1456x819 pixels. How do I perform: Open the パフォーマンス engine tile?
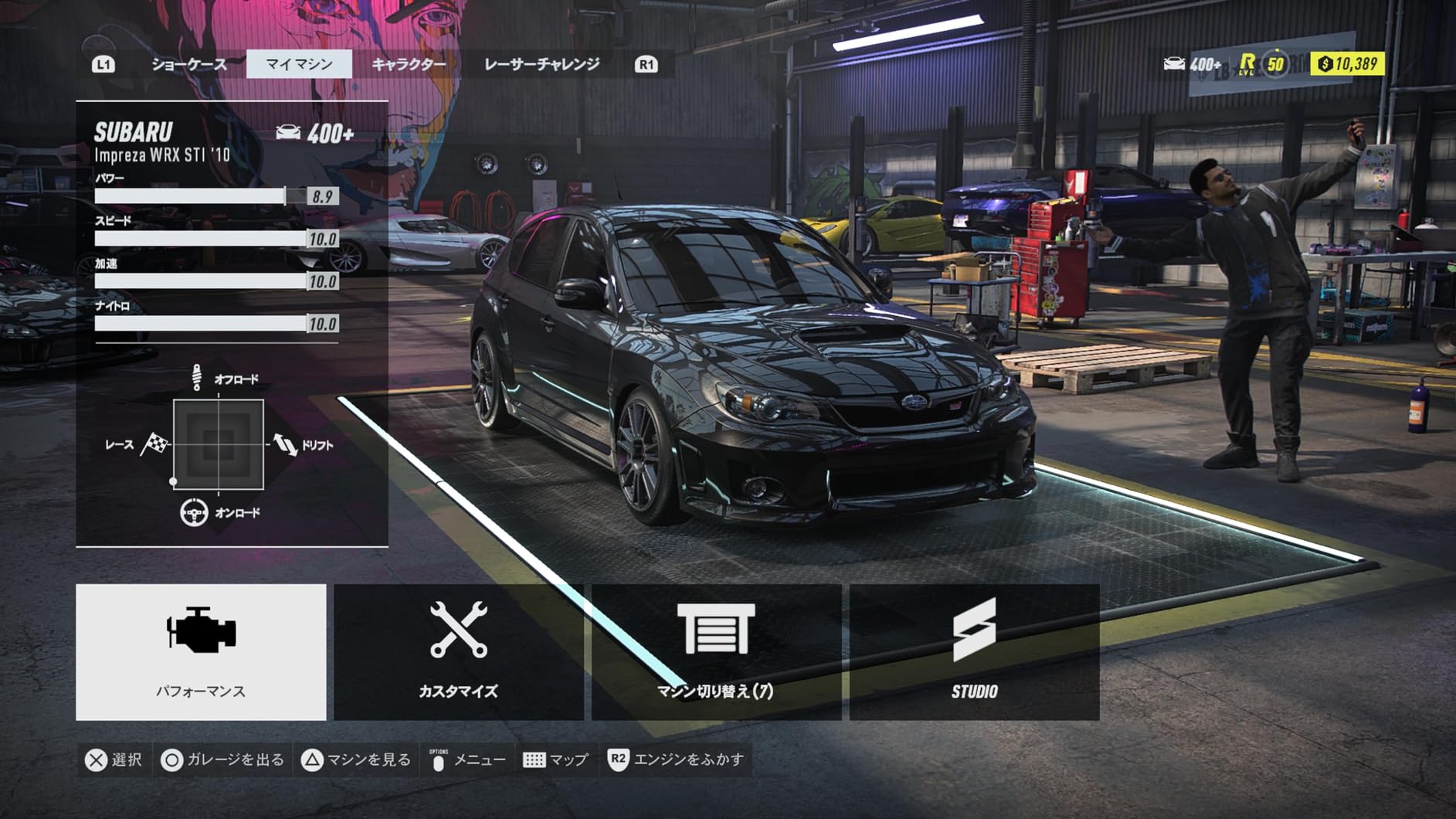201,651
